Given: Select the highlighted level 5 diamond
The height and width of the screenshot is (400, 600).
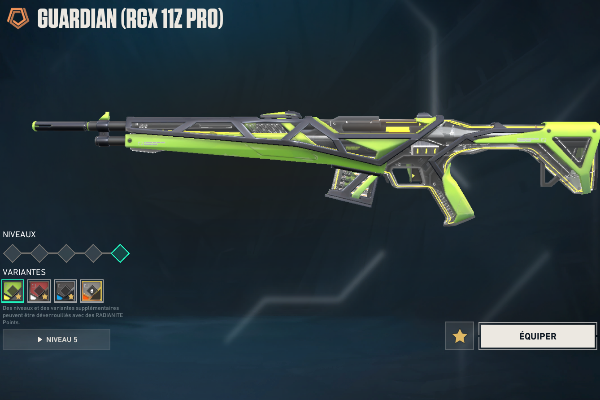Looking at the screenshot, I should pyautogui.click(x=120, y=253).
